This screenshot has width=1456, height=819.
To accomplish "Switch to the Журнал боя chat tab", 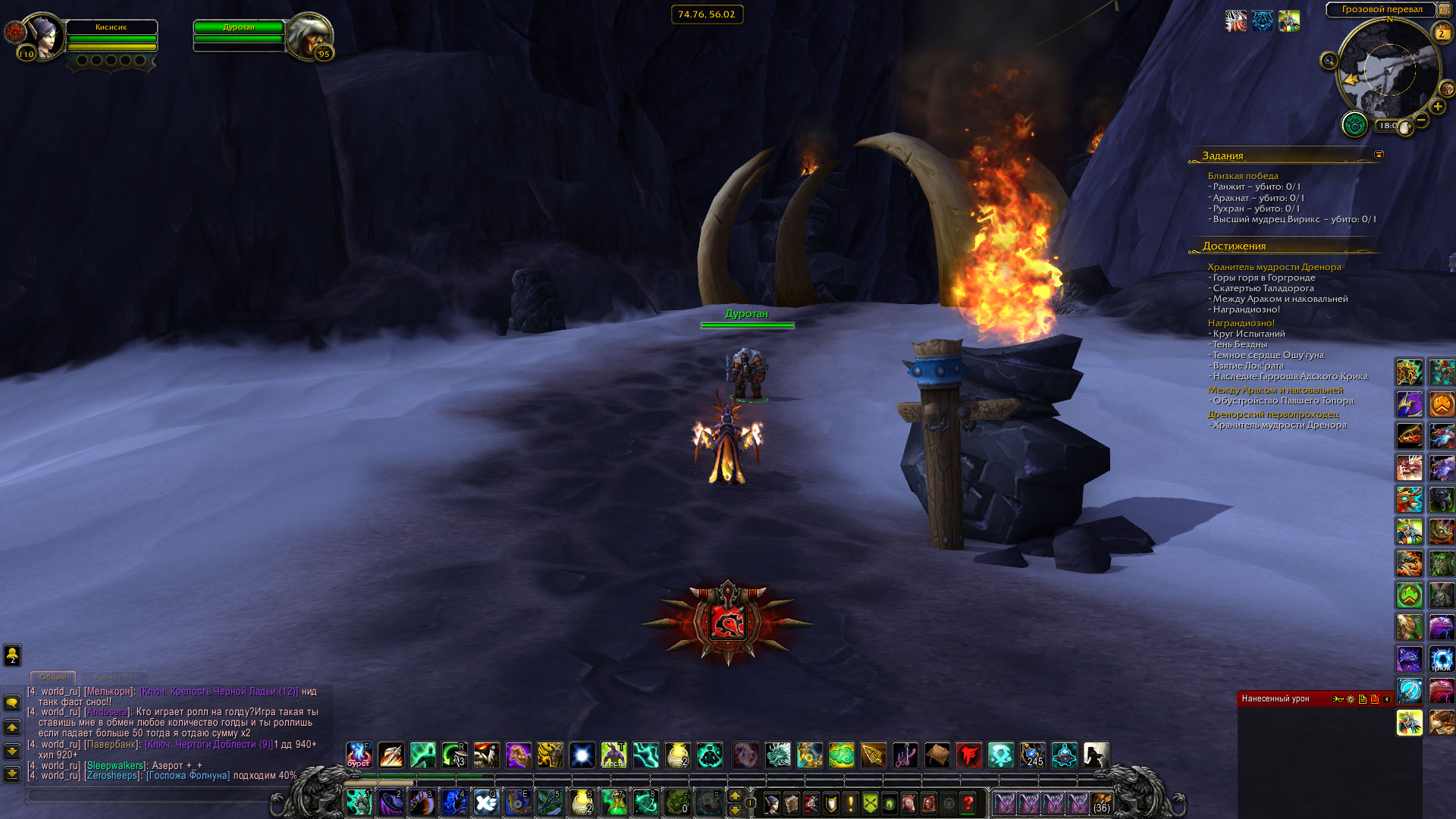I will (x=115, y=676).
